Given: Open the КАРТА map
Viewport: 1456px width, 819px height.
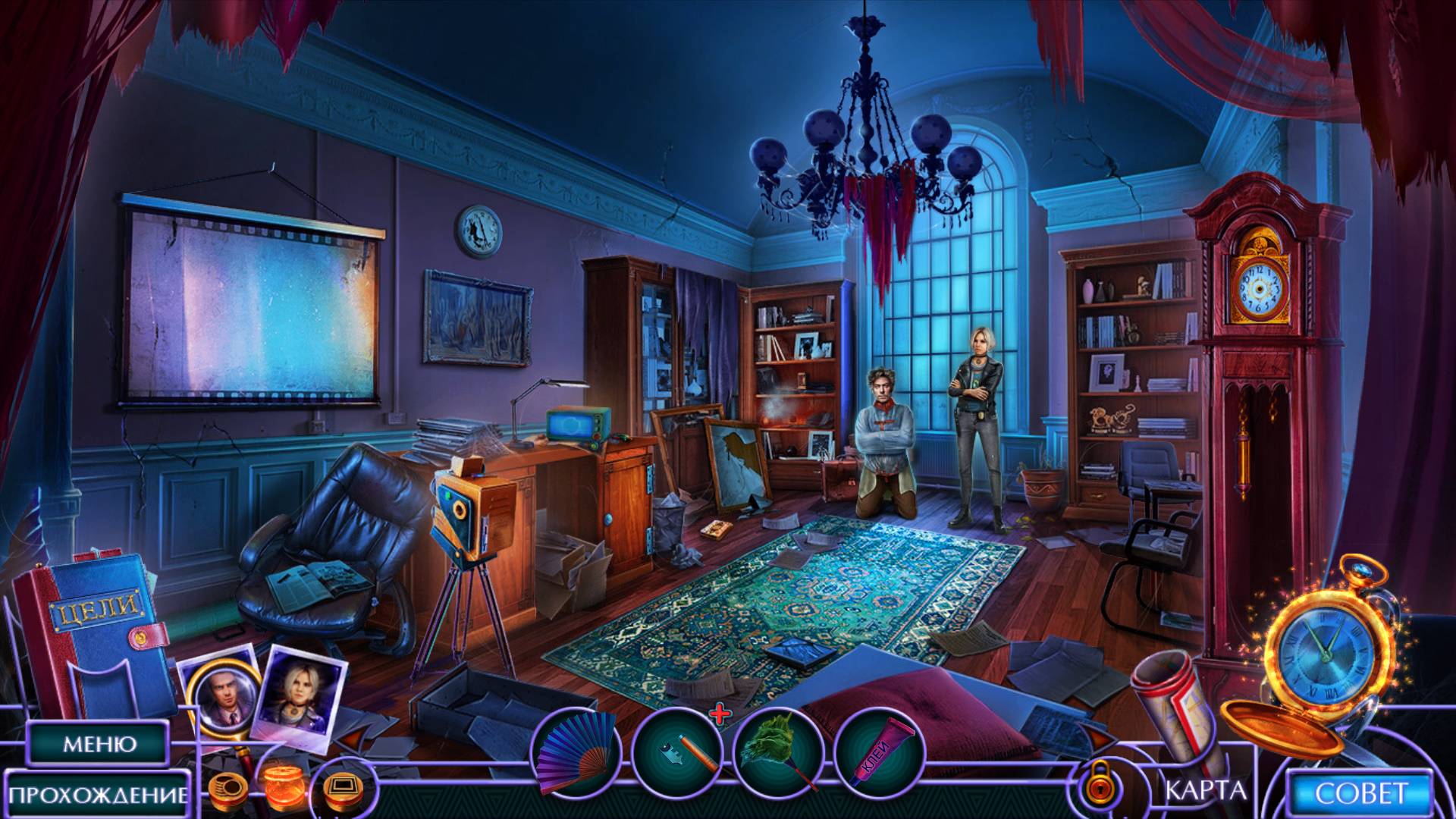Looking at the screenshot, I should click(x=1205, y=790).
